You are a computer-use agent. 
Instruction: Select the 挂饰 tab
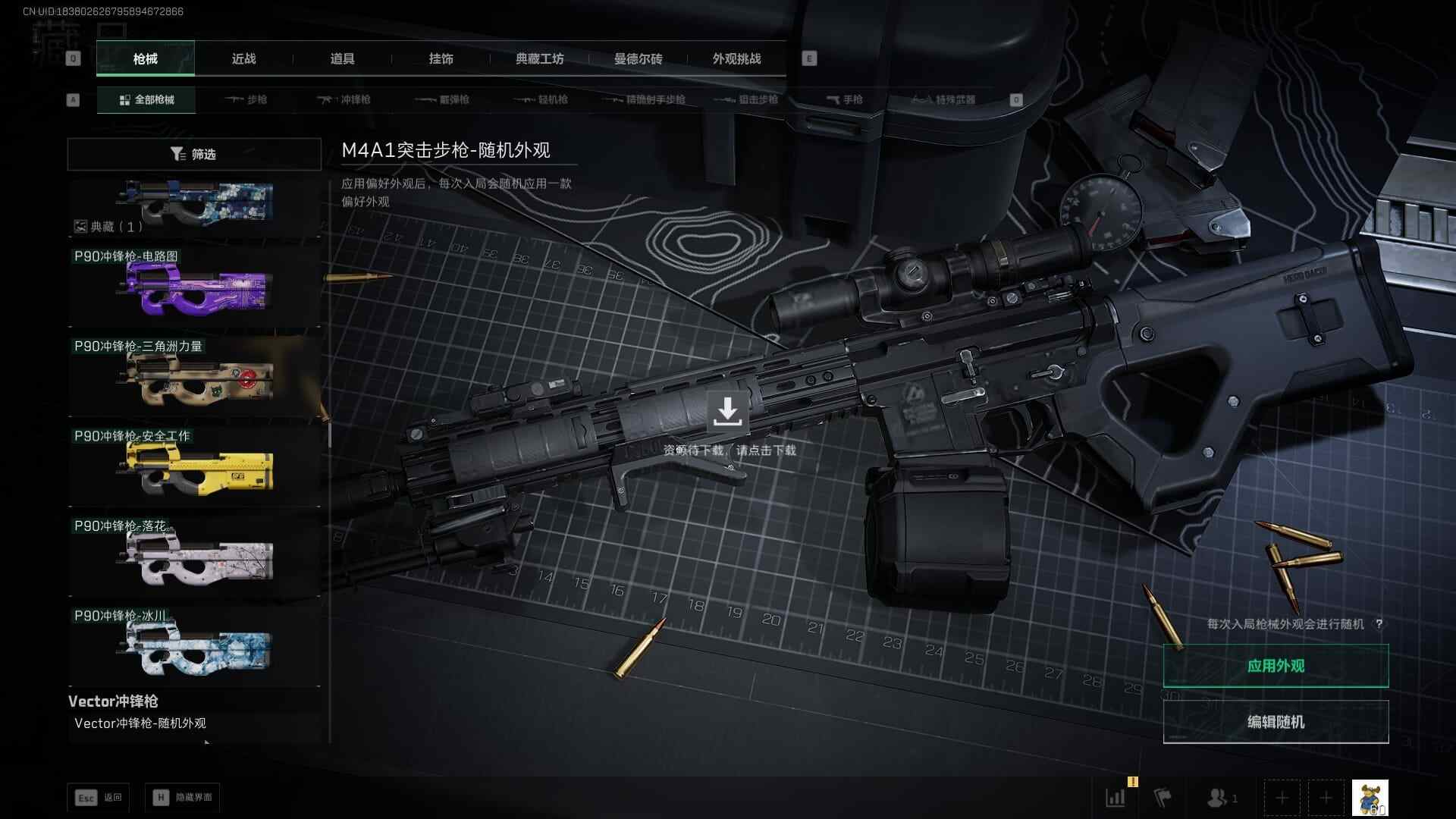coord(441,58)
